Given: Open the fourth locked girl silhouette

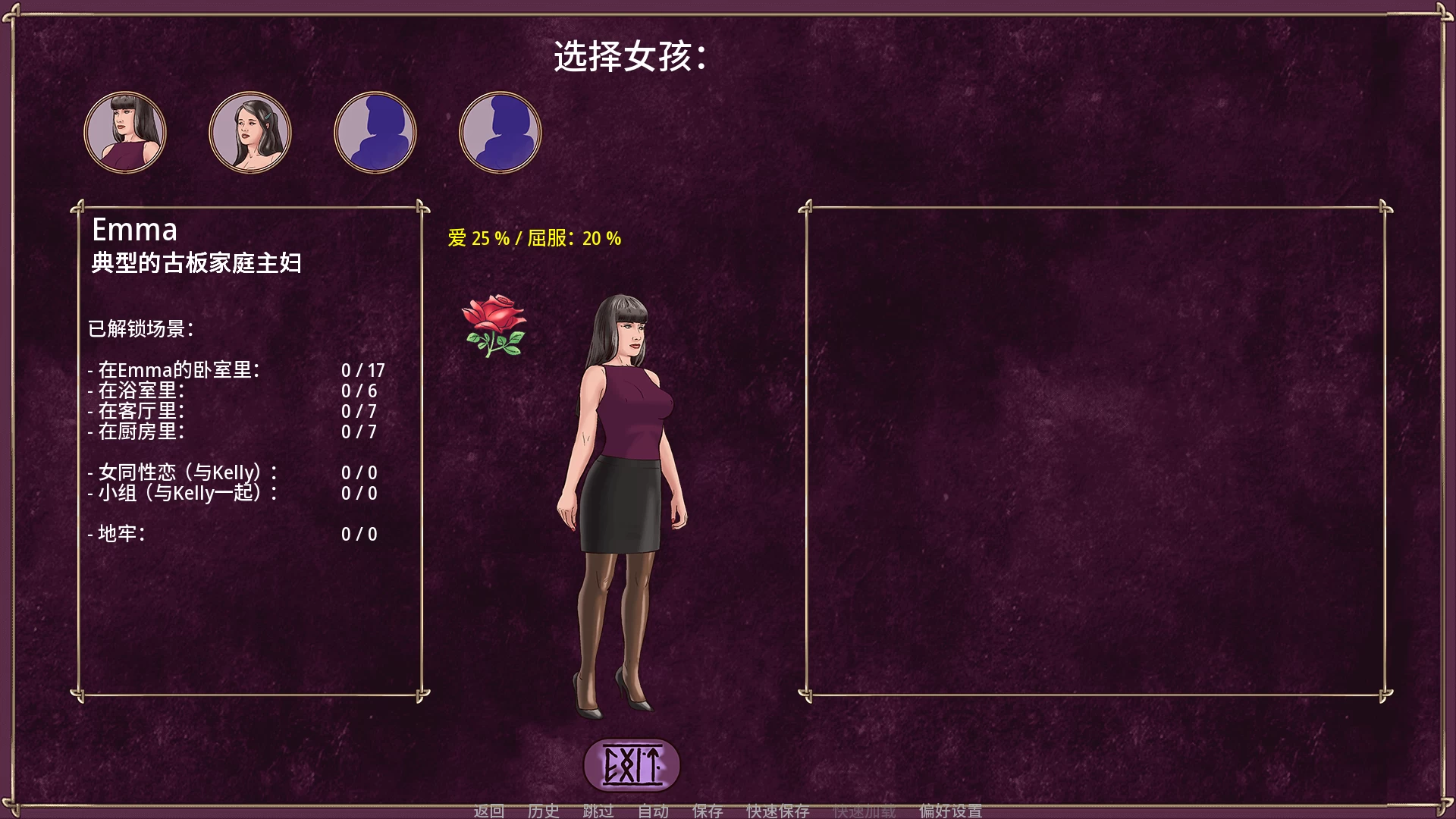Looking at the screenshot, I should (499, 132).
